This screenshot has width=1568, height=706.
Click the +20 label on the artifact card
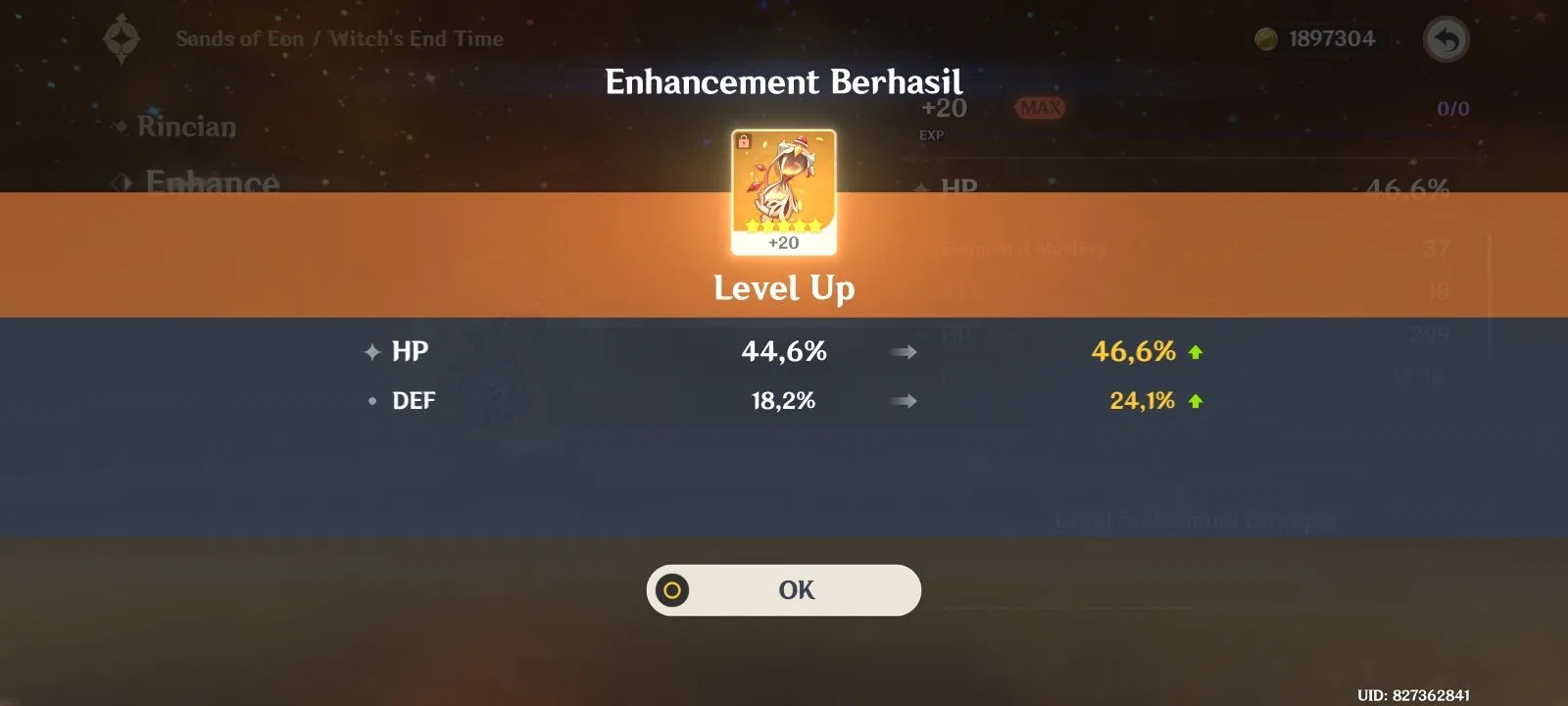[783, 243]
